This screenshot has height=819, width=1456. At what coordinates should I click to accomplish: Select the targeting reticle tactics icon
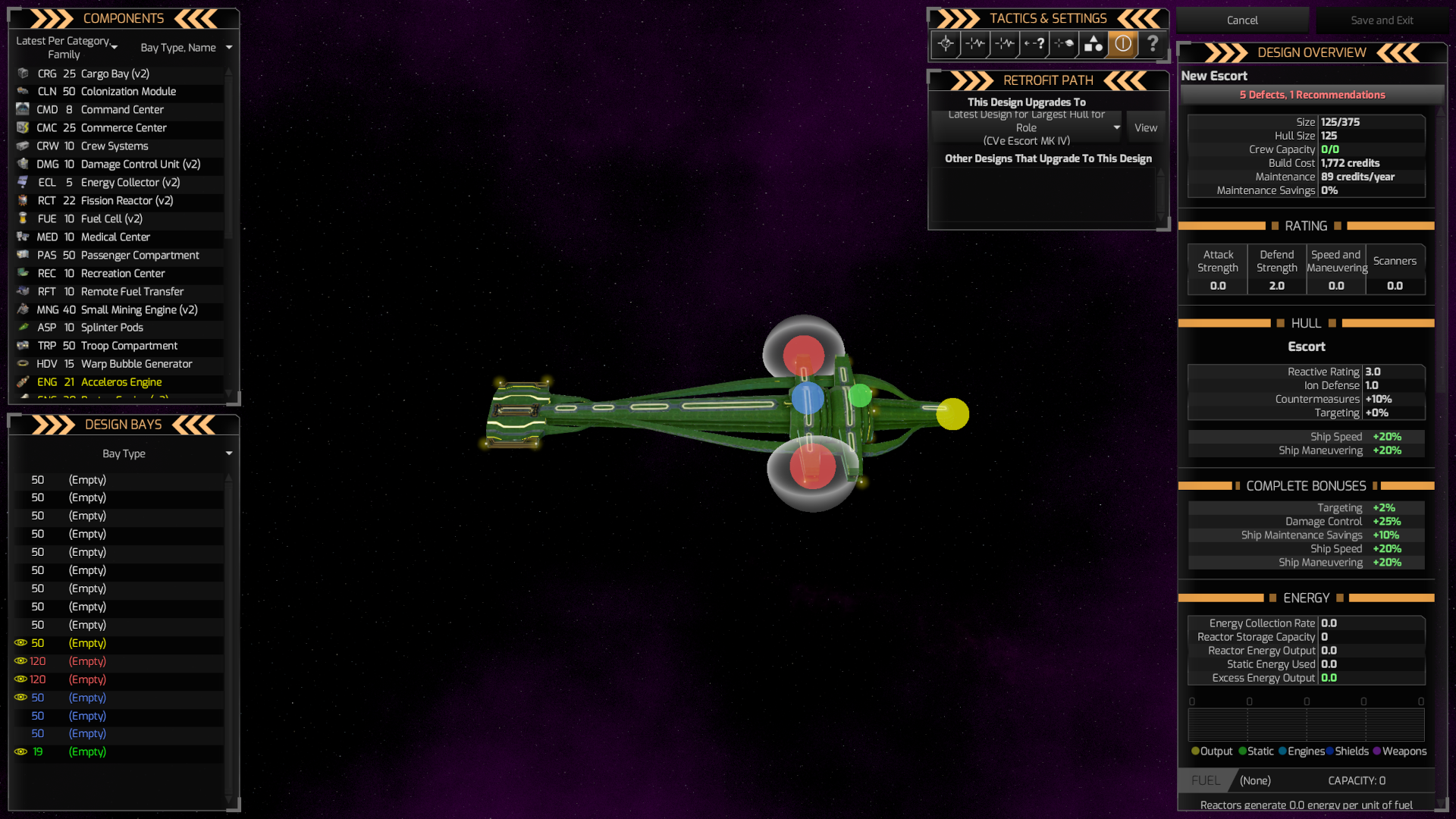click(x=946, y=44)
